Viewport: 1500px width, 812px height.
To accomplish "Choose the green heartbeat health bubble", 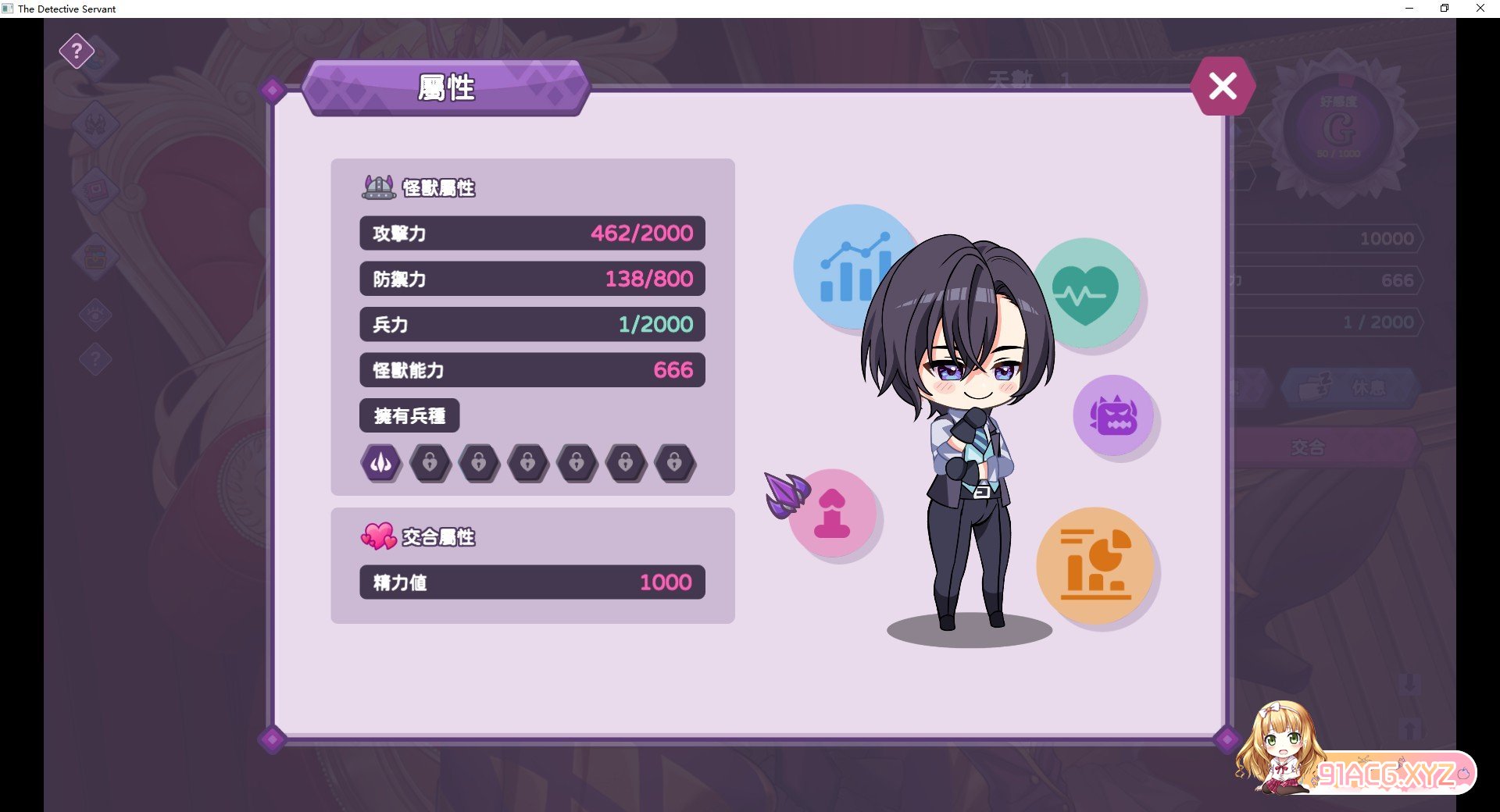I will [1087, 294].
